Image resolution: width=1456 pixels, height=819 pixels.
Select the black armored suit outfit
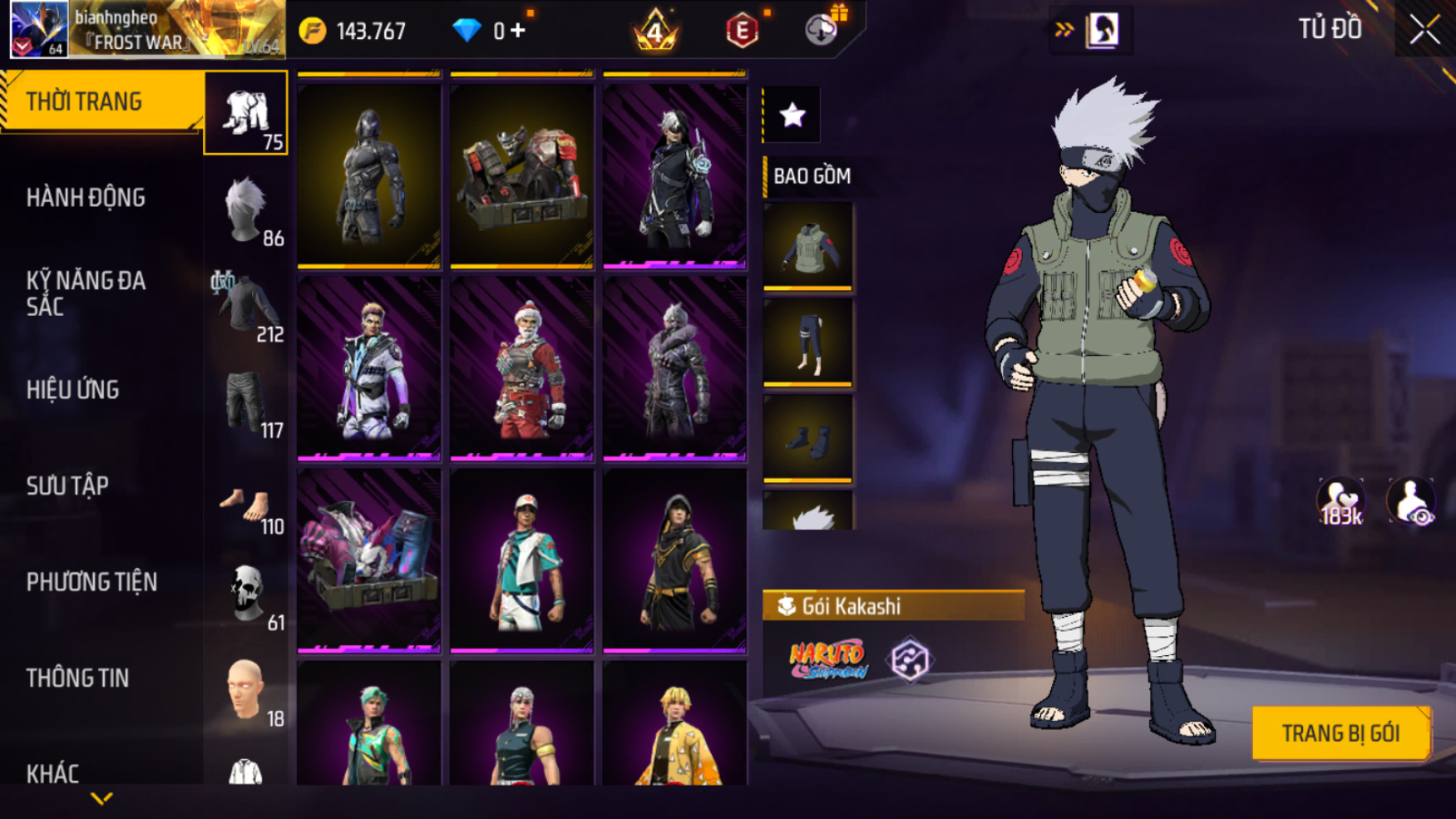point(368,175)
